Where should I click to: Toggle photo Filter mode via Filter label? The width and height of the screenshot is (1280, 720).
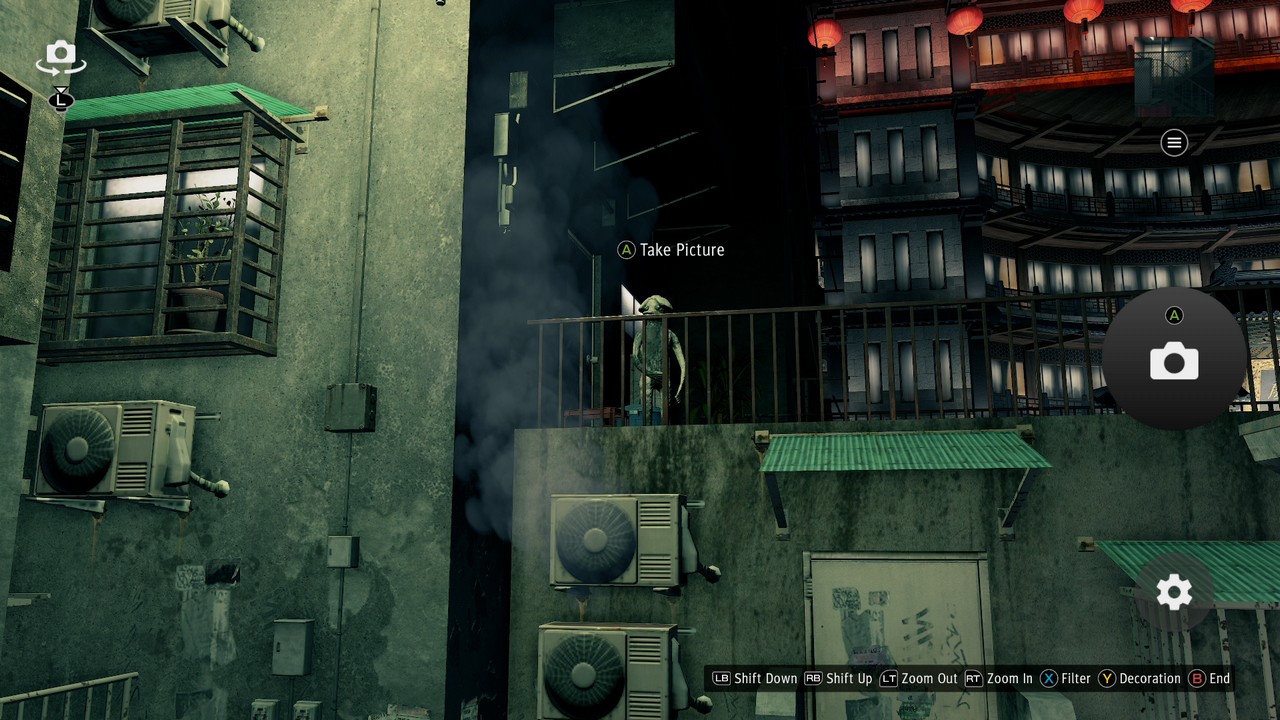click(1074, 678)
